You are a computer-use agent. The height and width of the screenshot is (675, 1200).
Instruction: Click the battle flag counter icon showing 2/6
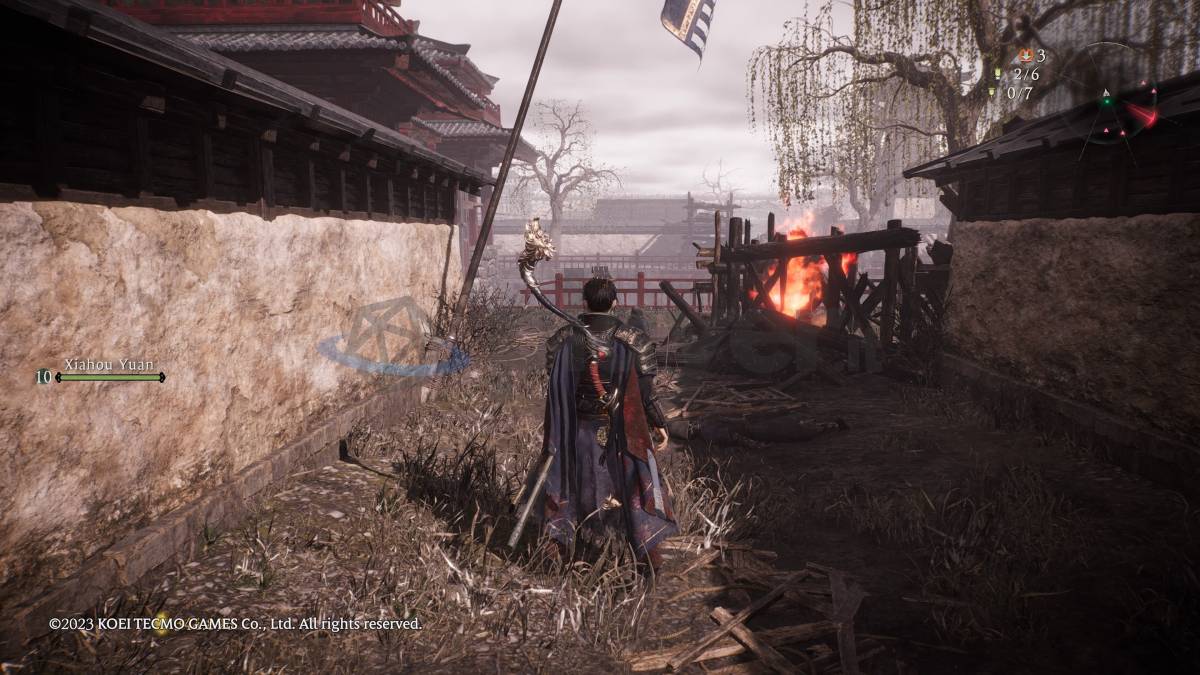point(997,75)
